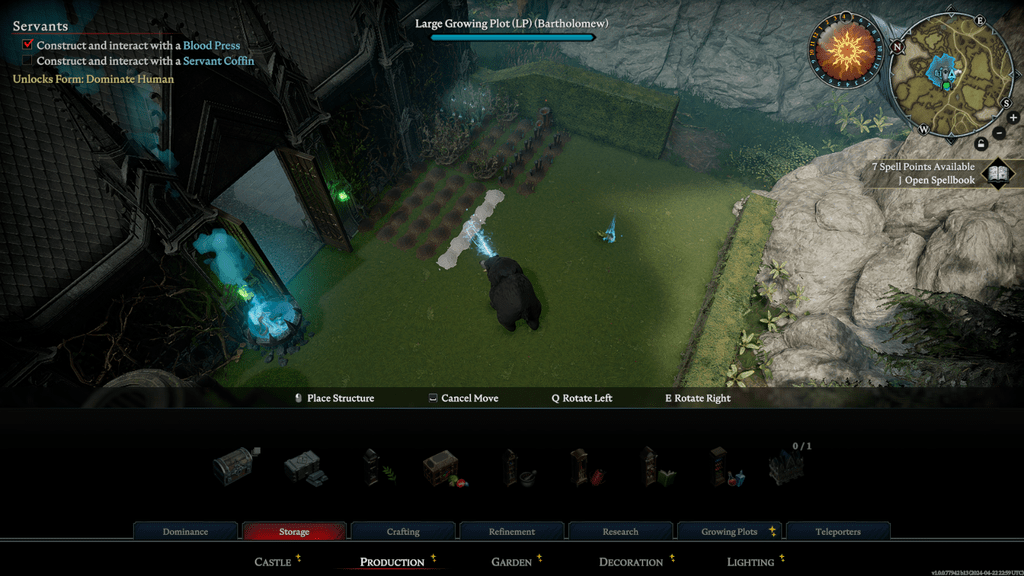
Task: Select the Storage tab
Action: pyautogui.click(x=294, y=531)
